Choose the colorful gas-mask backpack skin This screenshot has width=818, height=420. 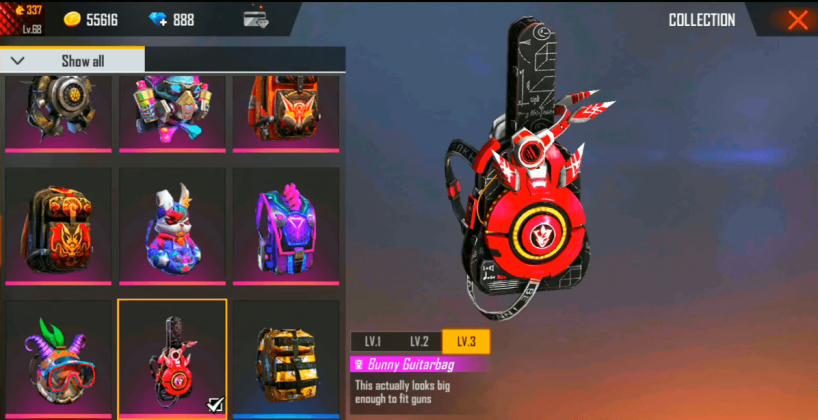172,108
